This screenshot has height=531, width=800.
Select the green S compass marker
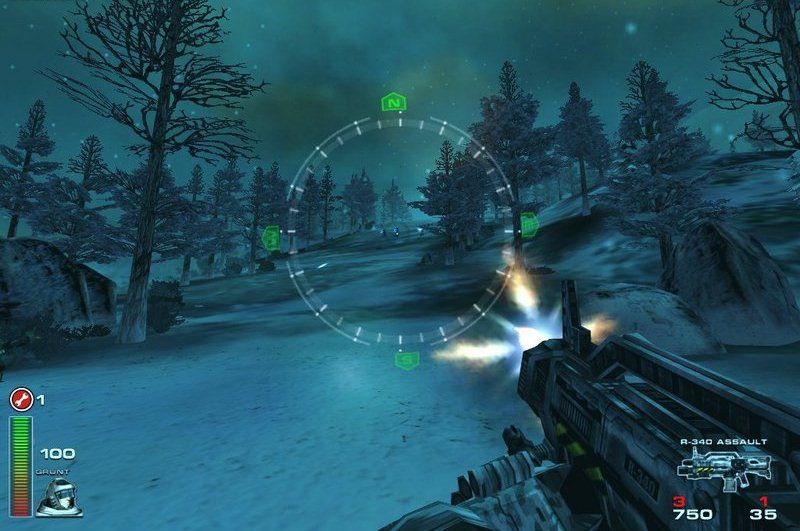click(x=405, y=360)
